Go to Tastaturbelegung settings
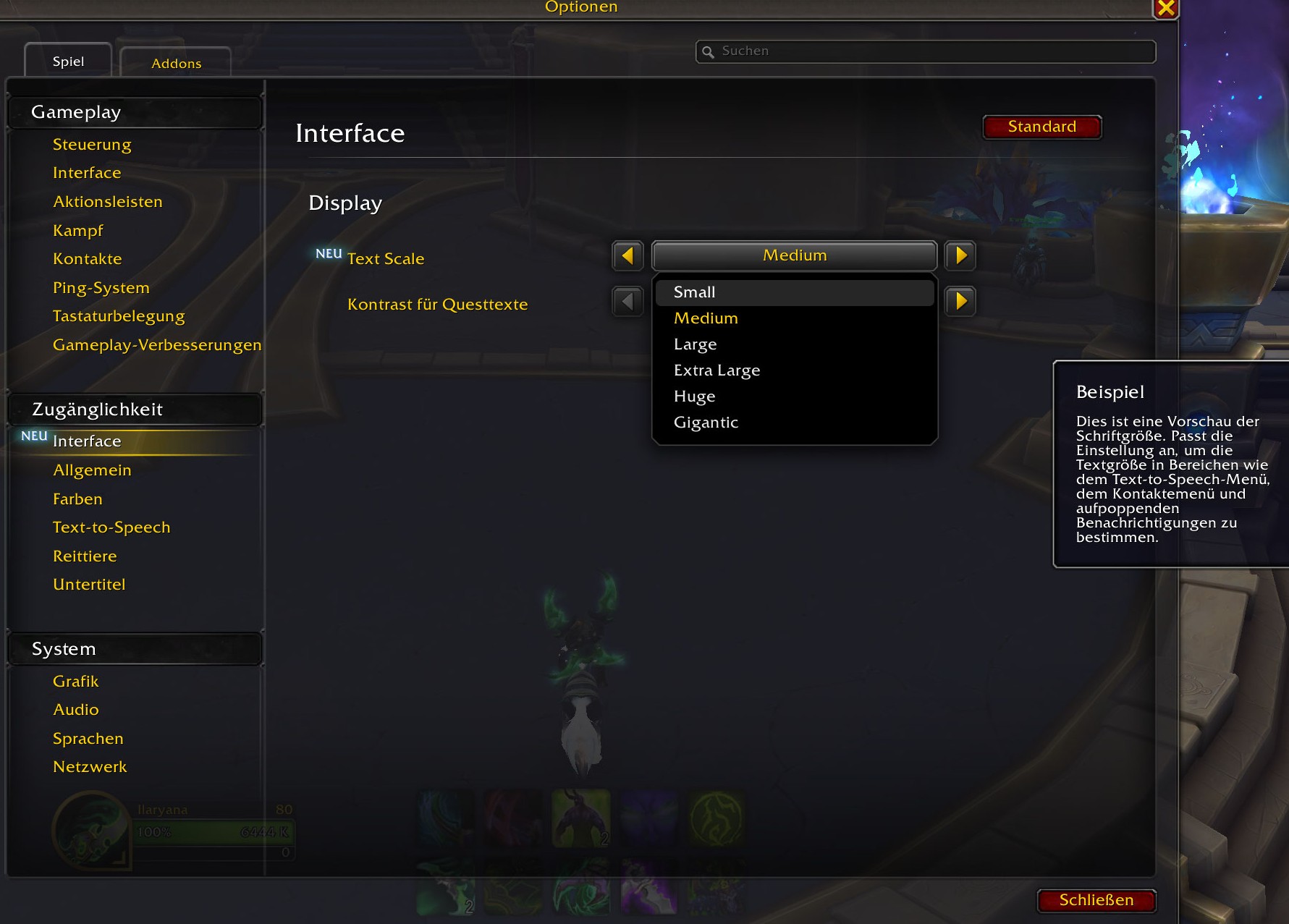The height and width of the screenshot is (924, 1289). pyautogui.click(x=119, y=316)
